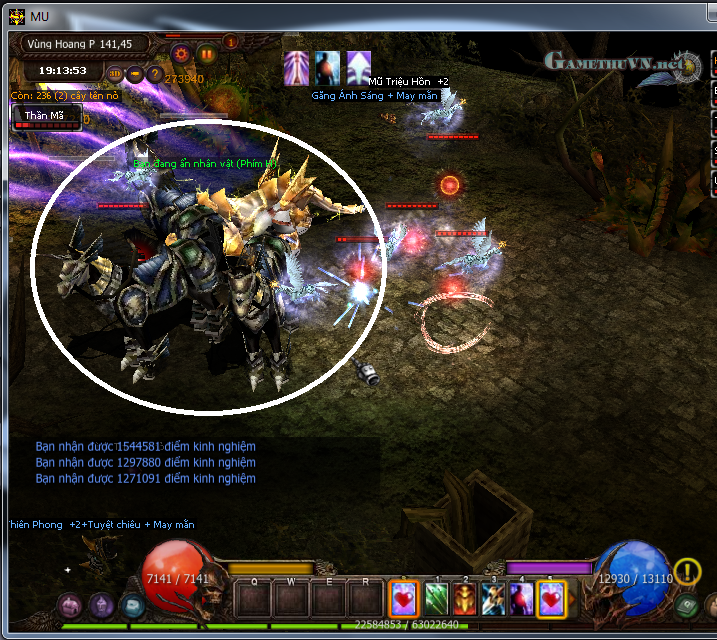This screenshot has width=717, height=640.
Task: Use the heart item in slot 5
Action: coord(550,599)
